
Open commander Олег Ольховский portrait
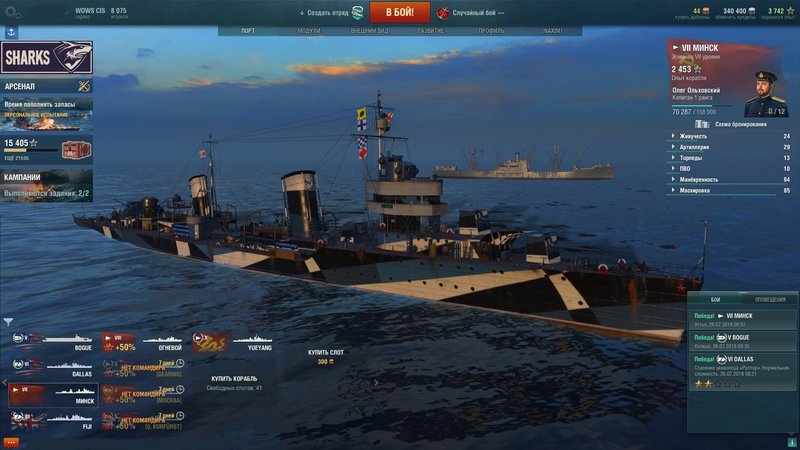tap(764, 92)
